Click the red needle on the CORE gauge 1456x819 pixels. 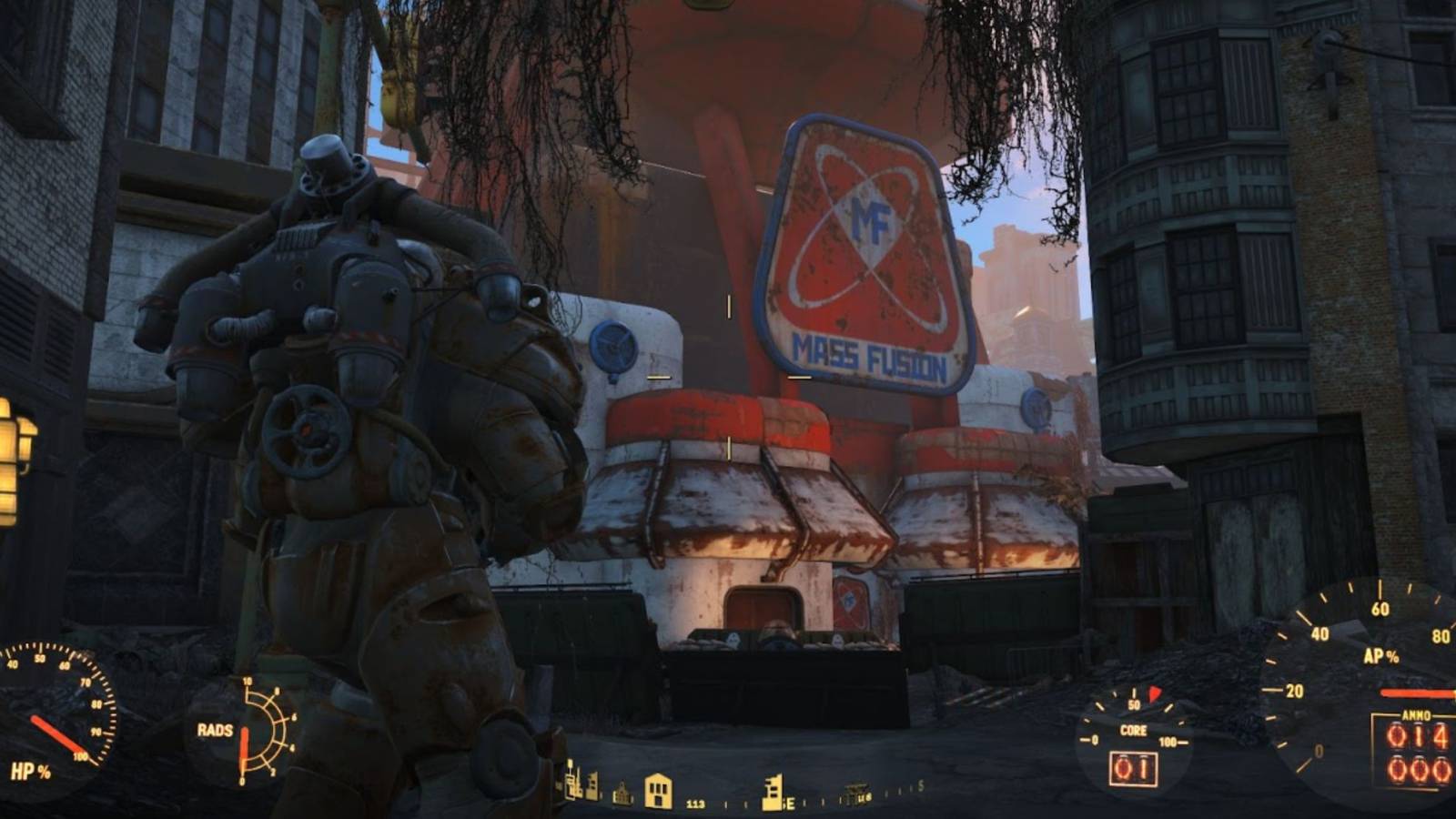1154,693
